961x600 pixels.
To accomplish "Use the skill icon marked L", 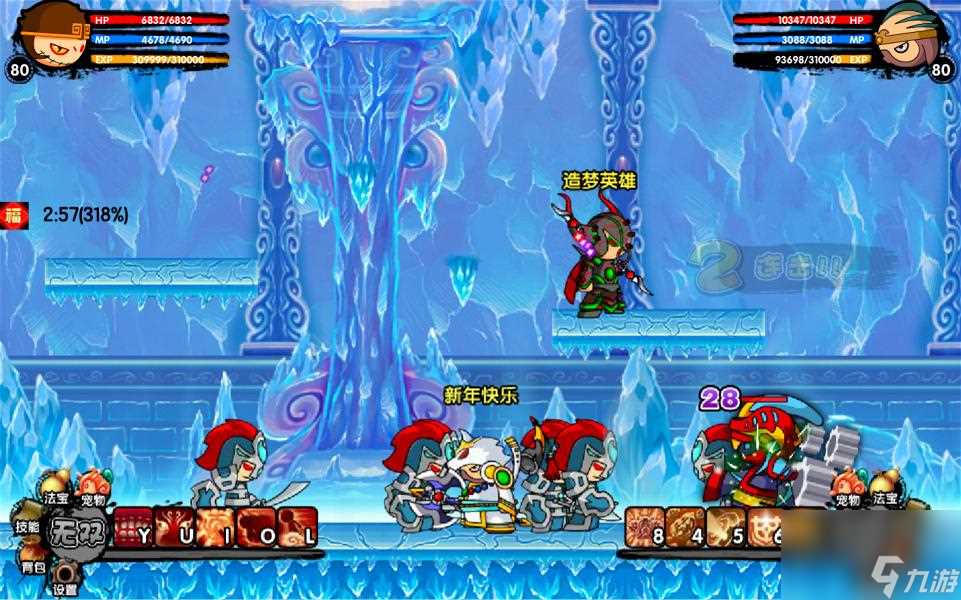I will (299, 527).
